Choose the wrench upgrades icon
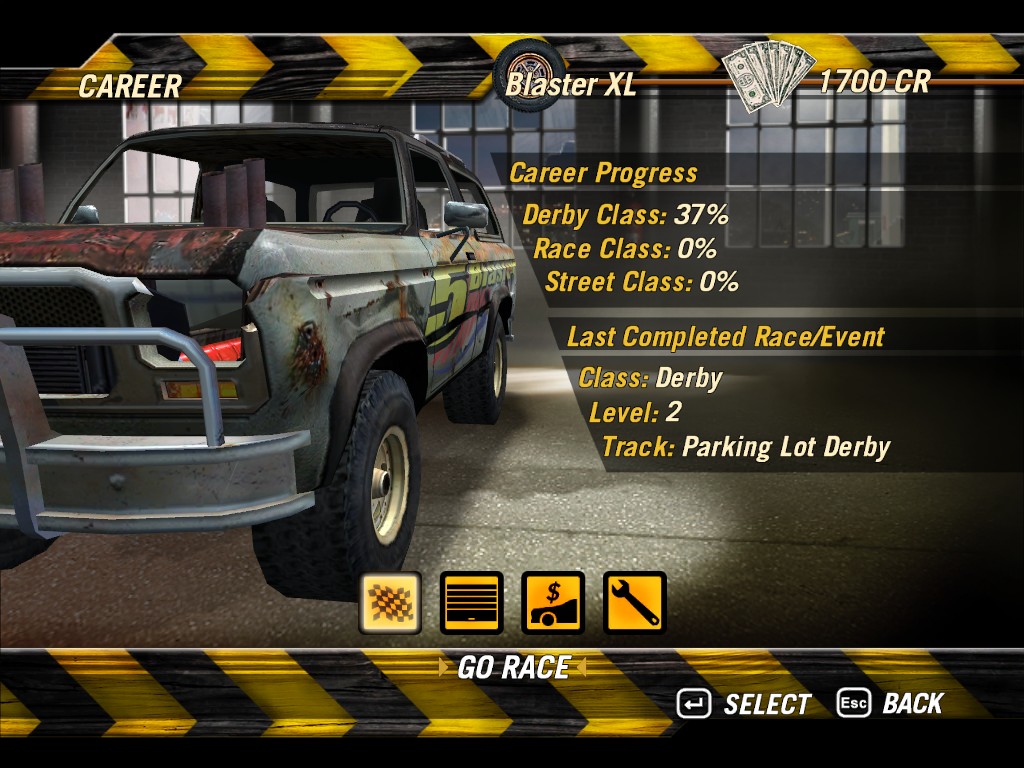 (x=634, y=602)
